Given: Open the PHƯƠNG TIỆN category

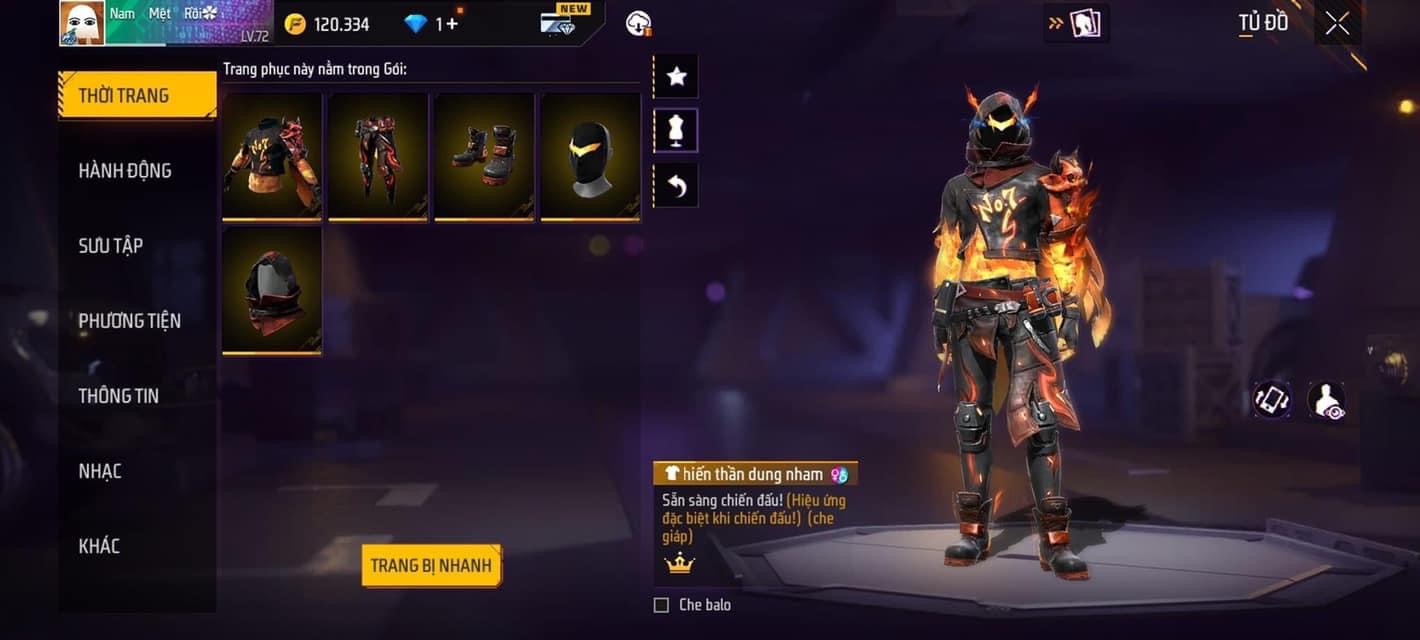Looking at the screenshot, I should 130,321.
